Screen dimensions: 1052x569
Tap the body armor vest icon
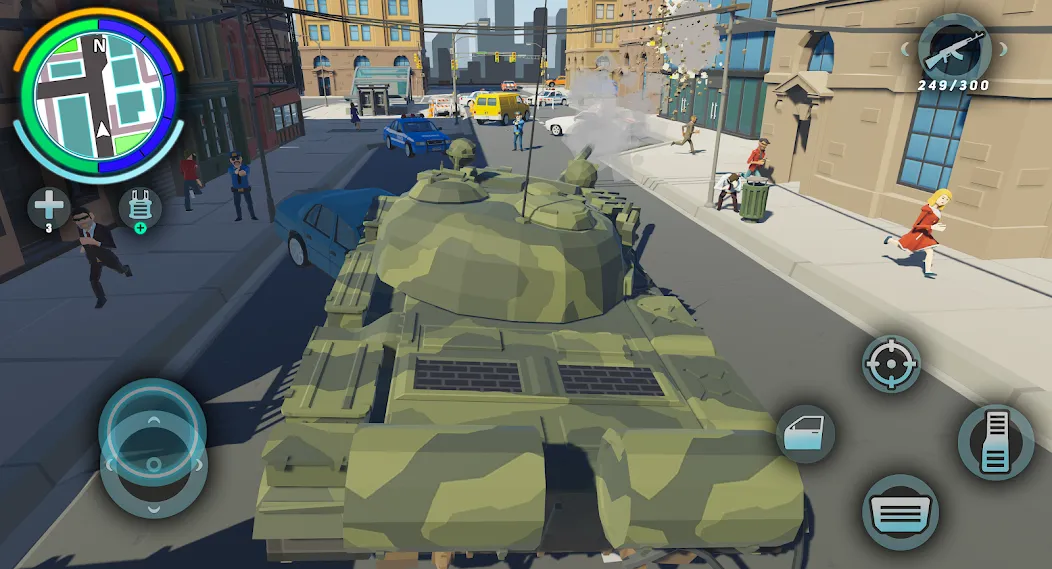point(140,208)
